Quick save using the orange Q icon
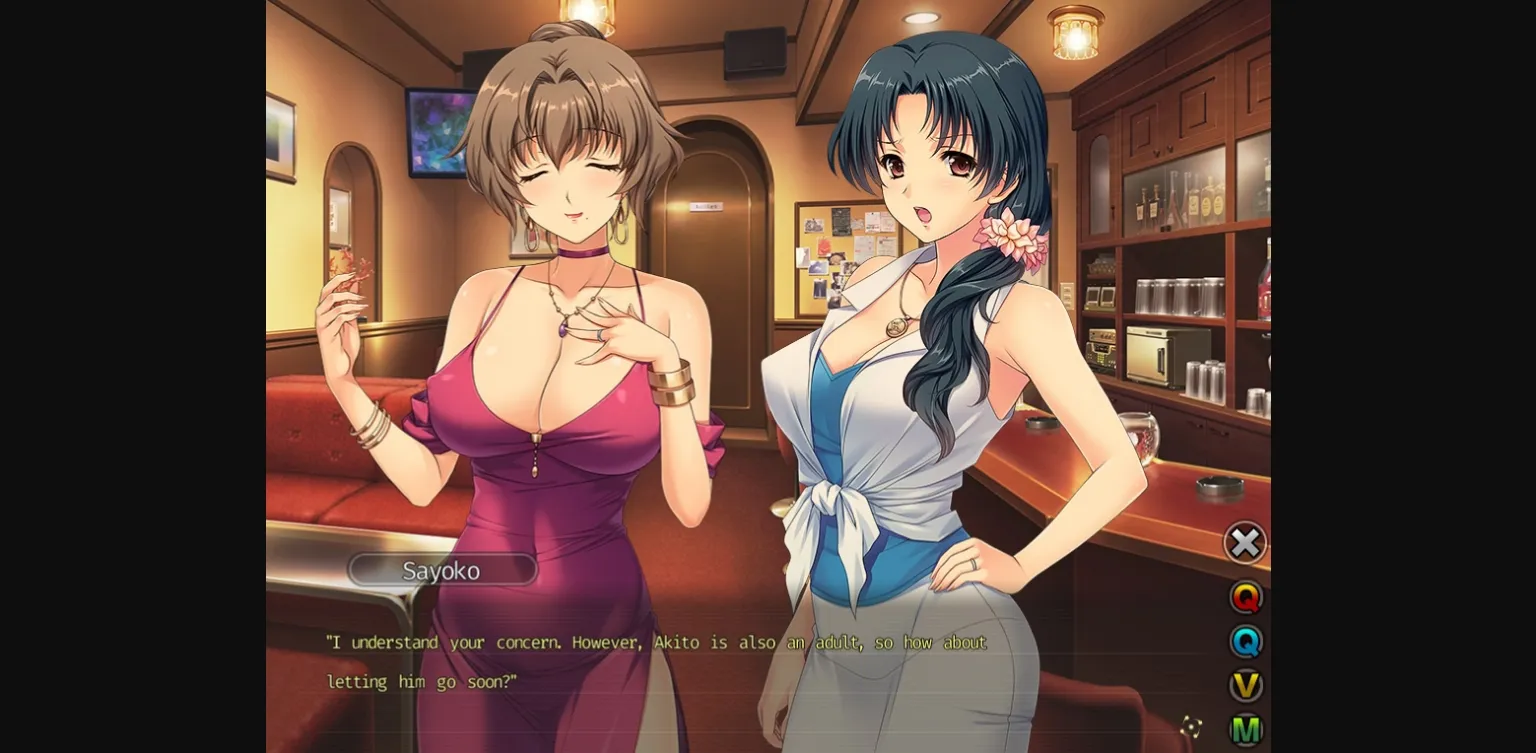This screenshot has width=1536, height=753. pyautogui.click(x=1245, y=598)
